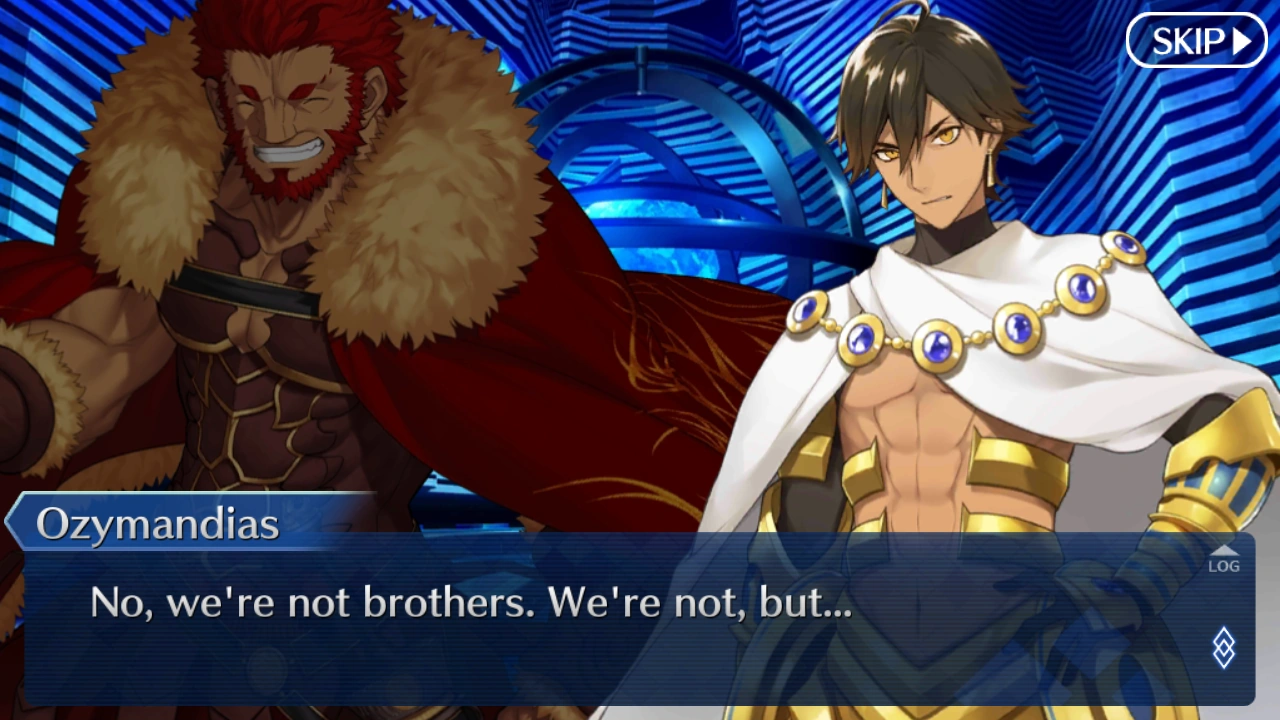Tap the blue dialogue box background
This screenshot has height=720, width=1280.
(x=600, y=660)
